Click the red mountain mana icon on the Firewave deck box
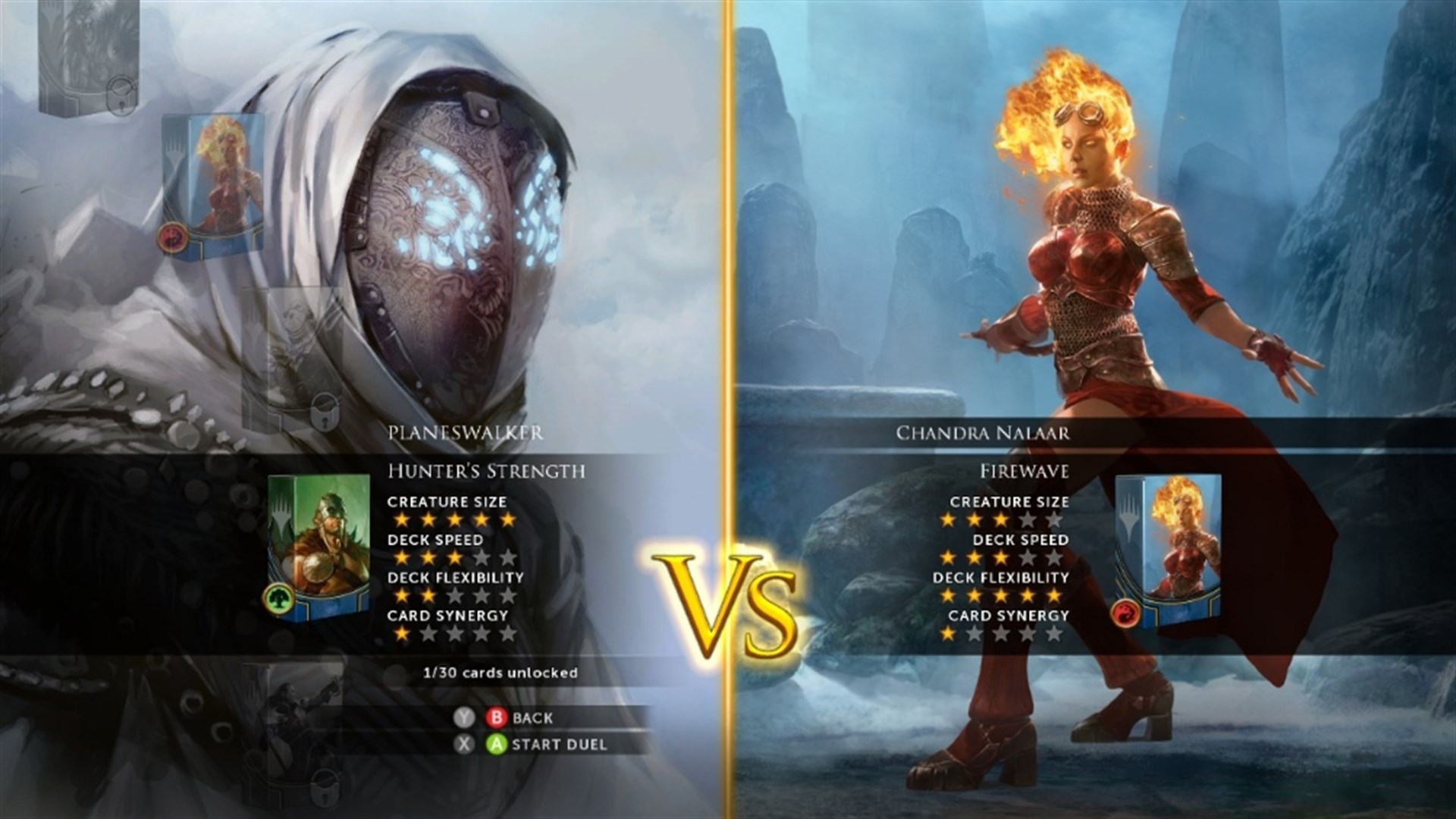Screen dimensions: 1456x819 click(x=1126, y=614)
